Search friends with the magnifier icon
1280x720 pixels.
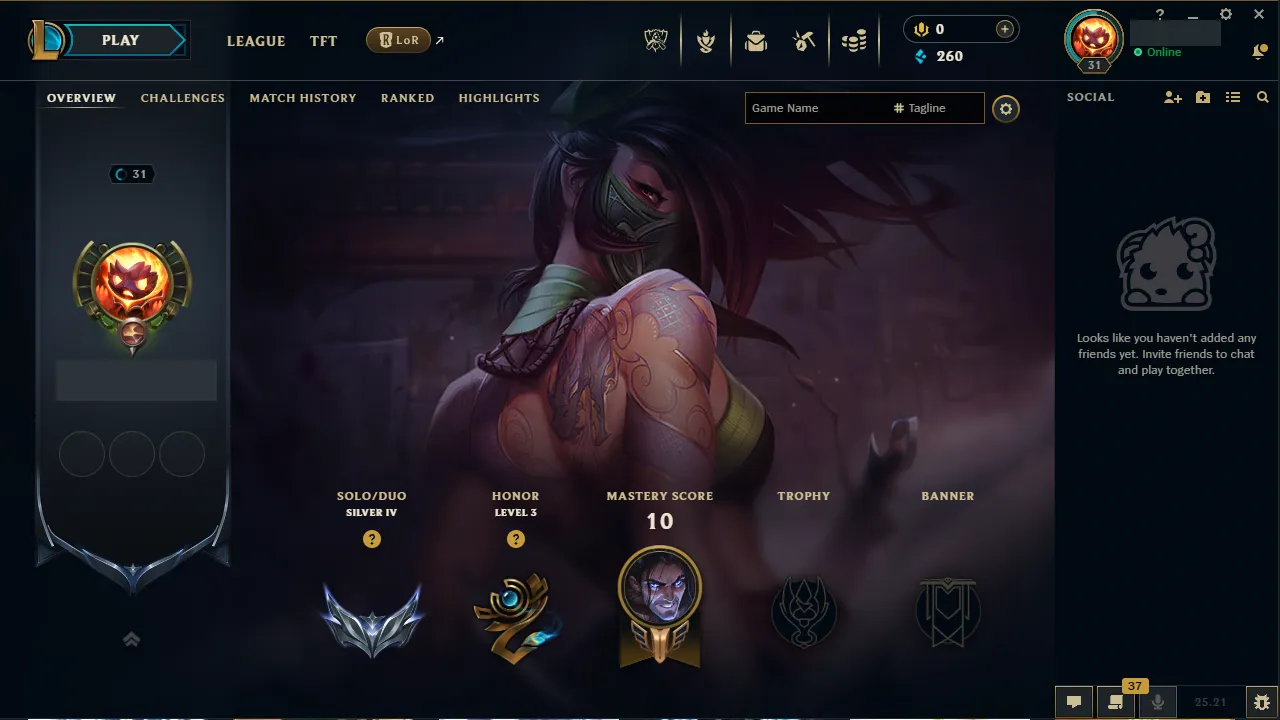[1262, 97]
